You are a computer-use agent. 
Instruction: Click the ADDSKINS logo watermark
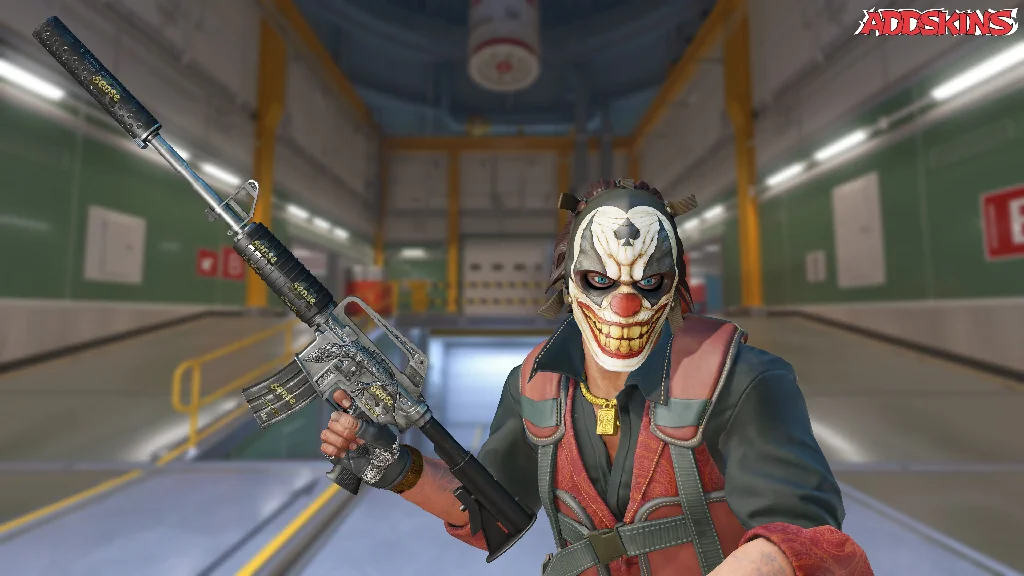(x=936, y=22)
